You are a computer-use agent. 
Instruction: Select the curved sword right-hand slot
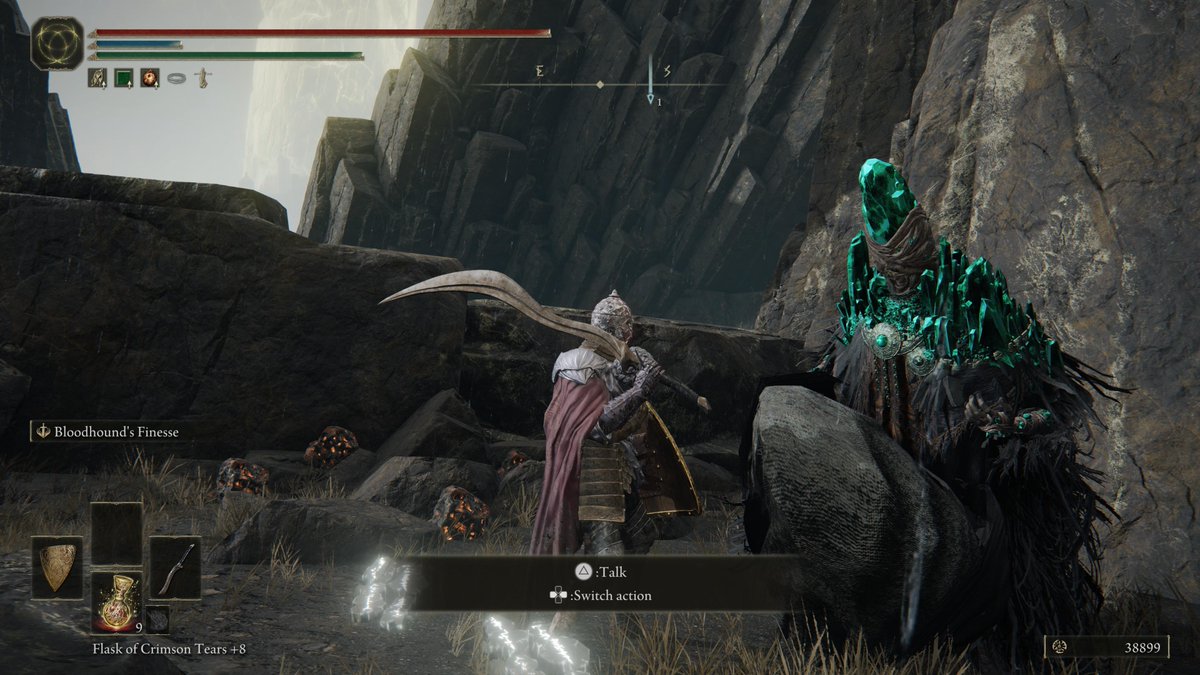[x=175, y=567]
